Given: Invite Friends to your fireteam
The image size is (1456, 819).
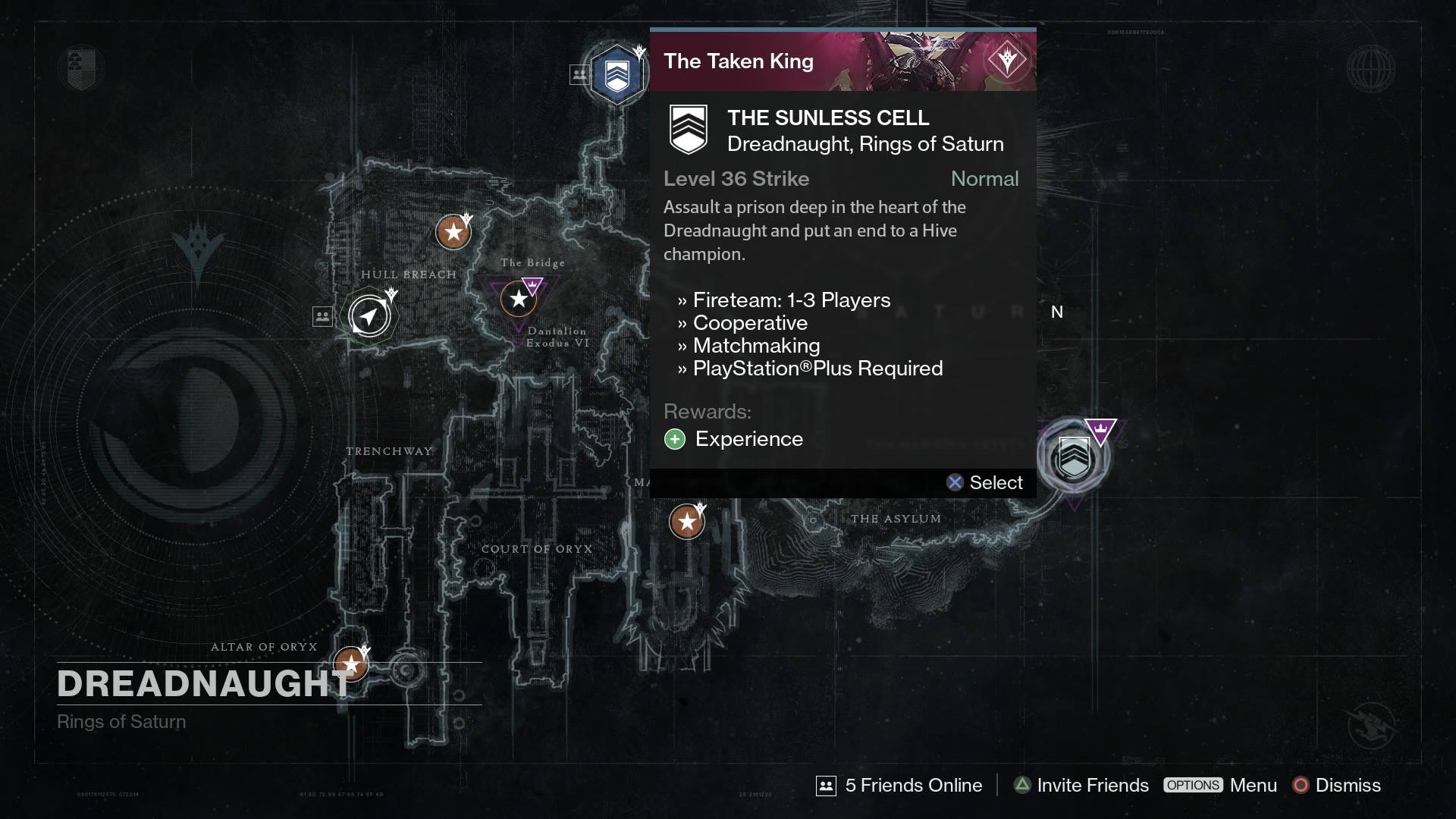Looking at the screenshot, I should tap(1080, 786).
